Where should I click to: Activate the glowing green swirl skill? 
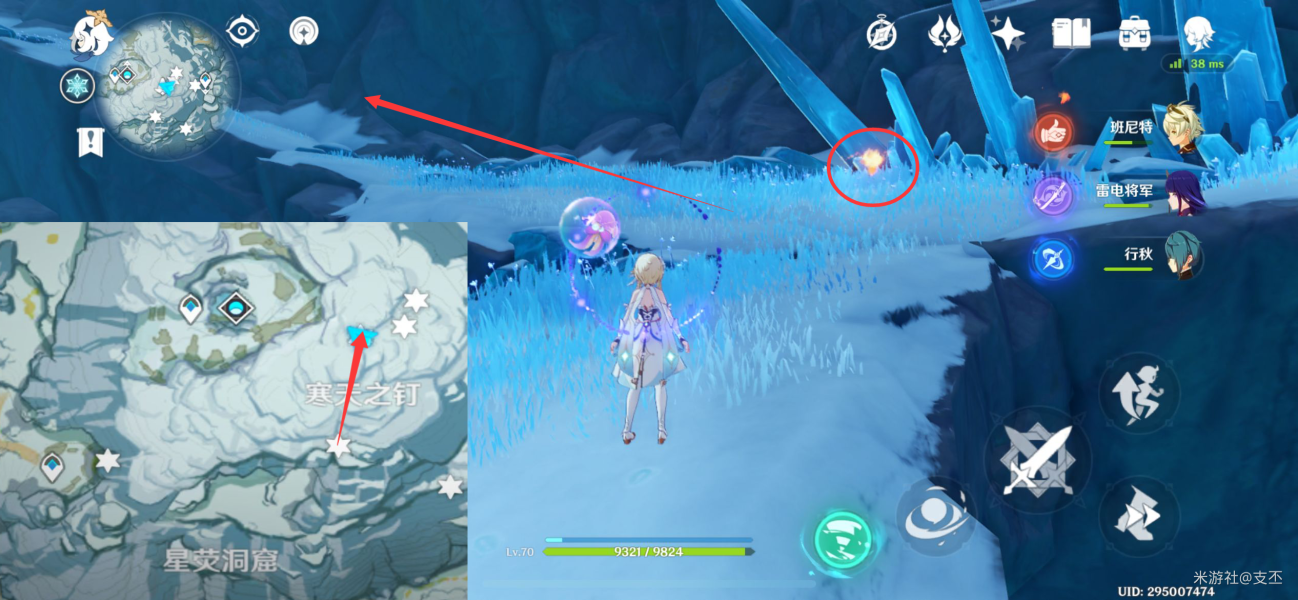(840, 541)
